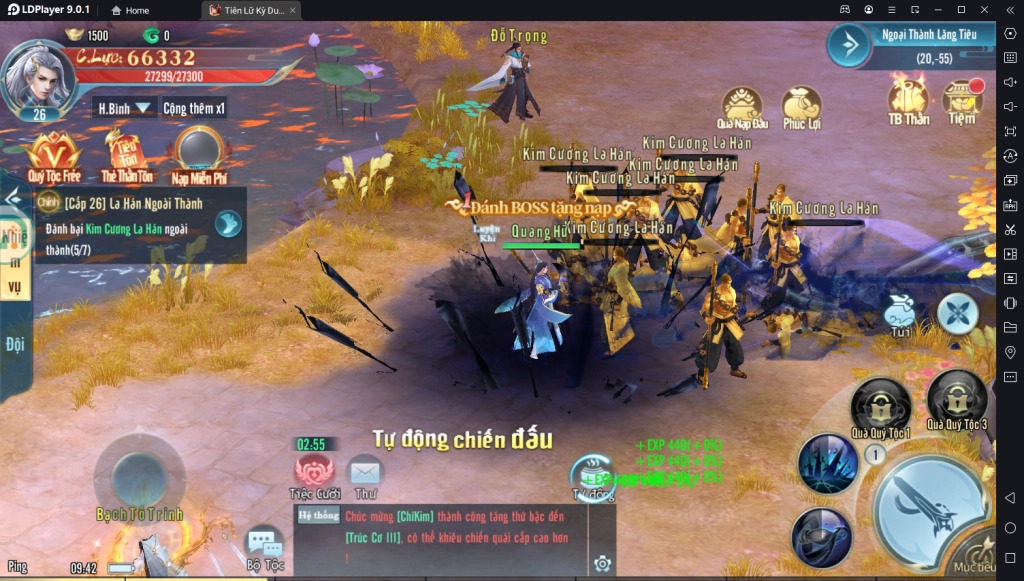Switch to the LDPlayer Home tab
The width and height of the screenshot is (1024, 581).
[x=130, y=10]
